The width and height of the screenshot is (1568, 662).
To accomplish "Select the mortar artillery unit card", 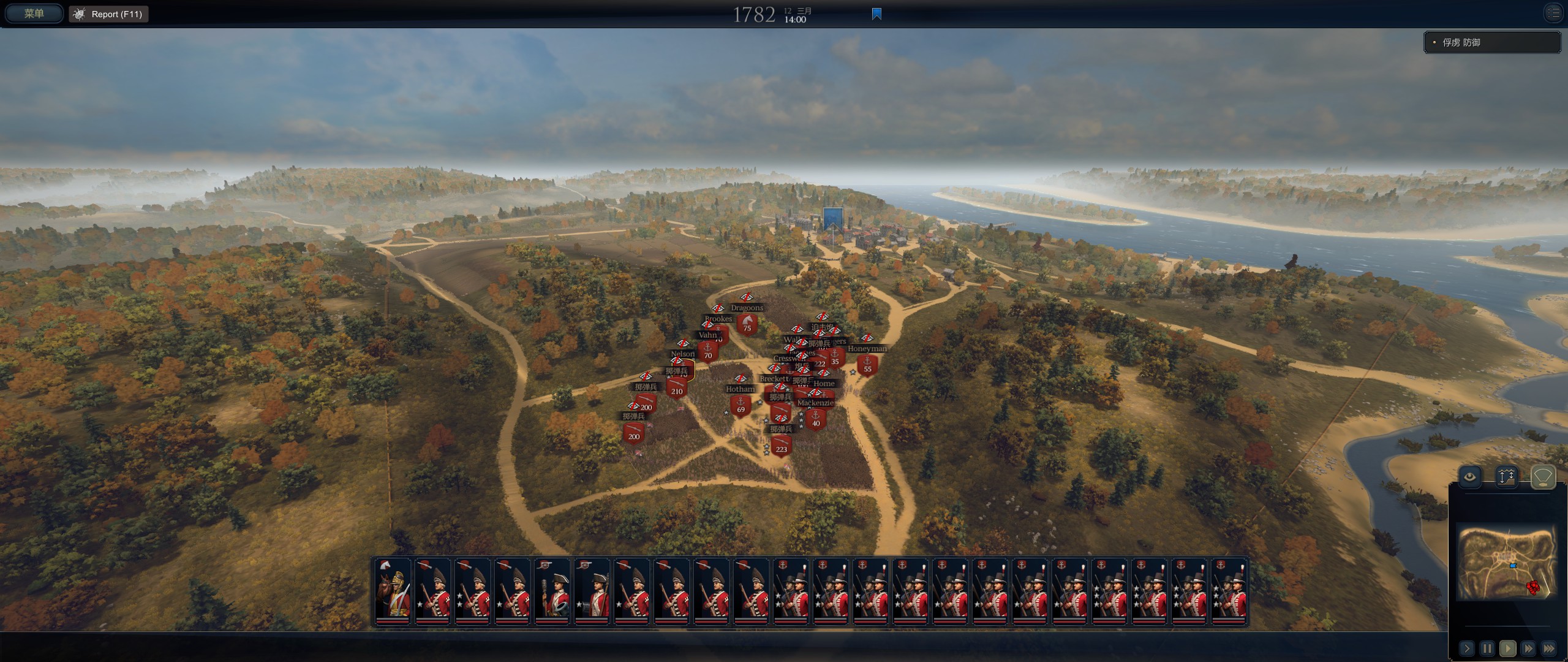I will coord(552,592).
